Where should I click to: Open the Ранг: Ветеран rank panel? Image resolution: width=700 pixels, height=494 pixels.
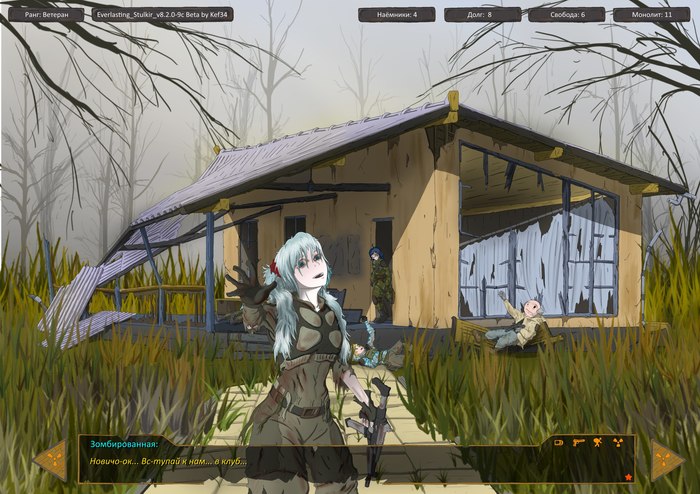coord(45,15)
